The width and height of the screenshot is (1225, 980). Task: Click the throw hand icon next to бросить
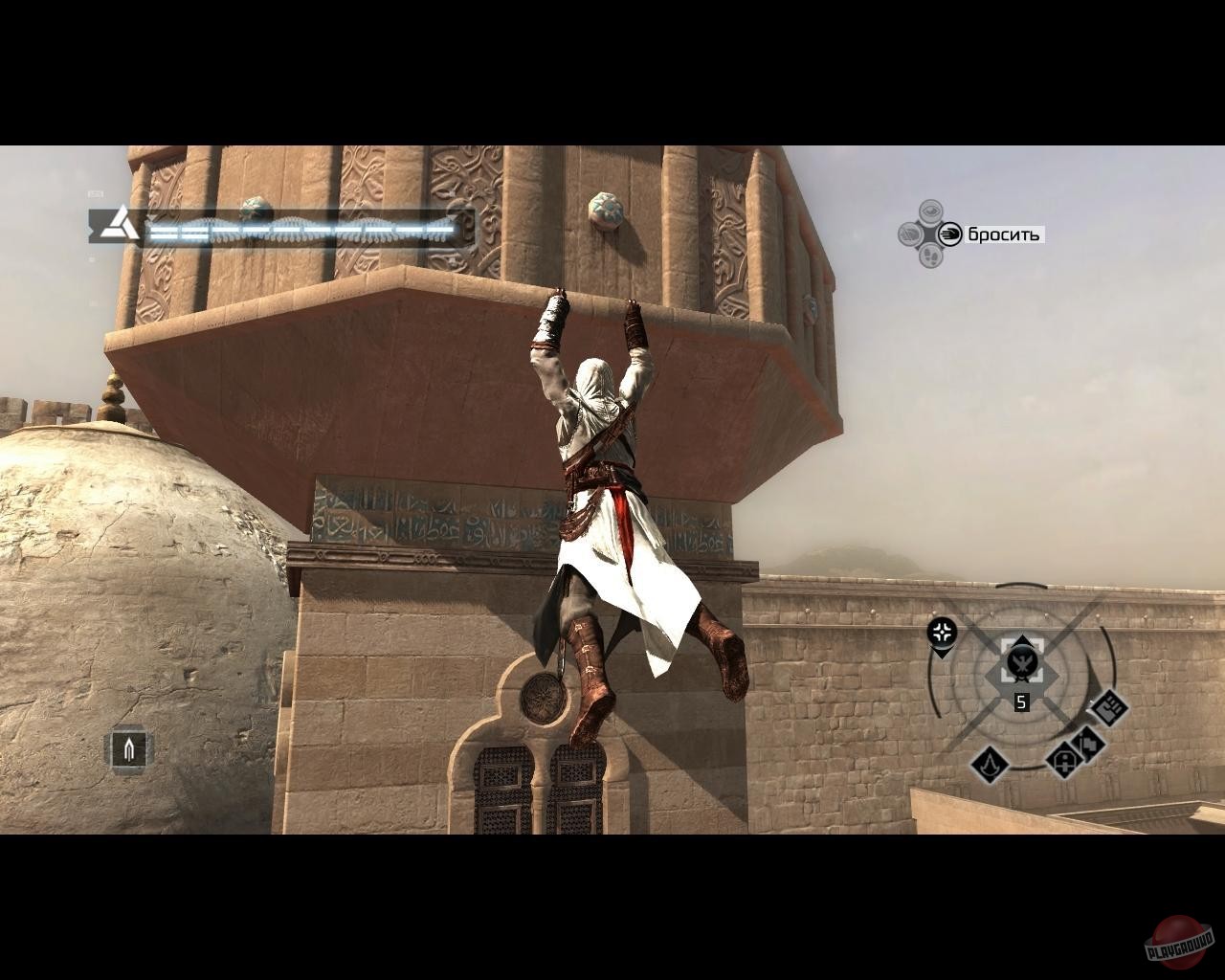point(949,234)
